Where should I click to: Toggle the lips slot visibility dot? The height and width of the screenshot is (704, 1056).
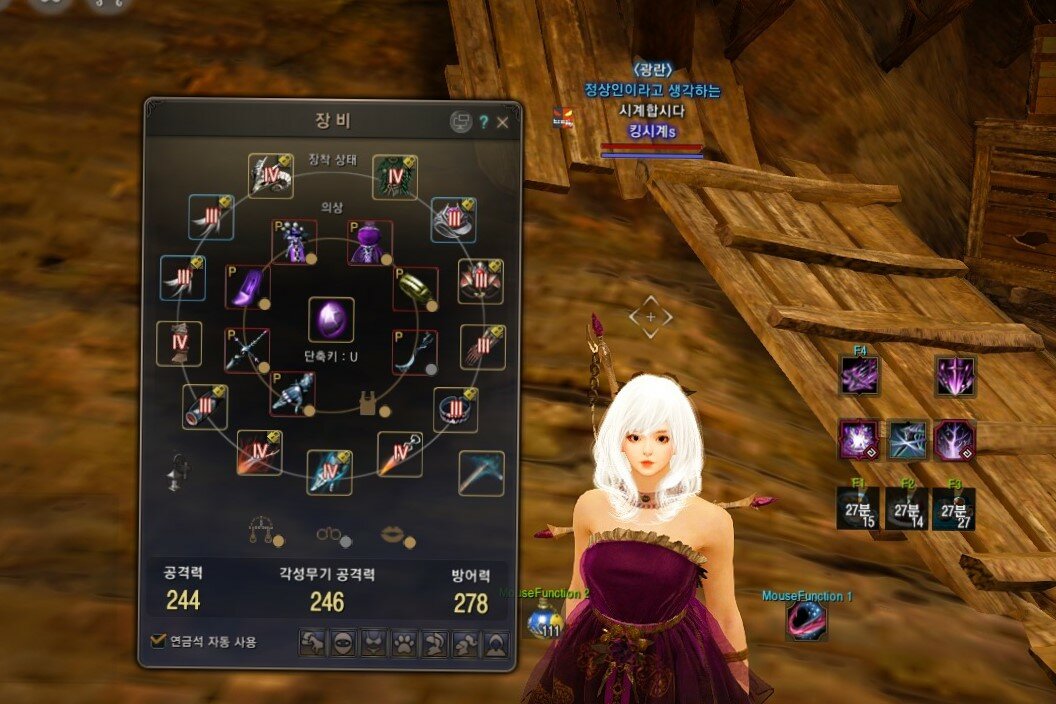[409, 541]
